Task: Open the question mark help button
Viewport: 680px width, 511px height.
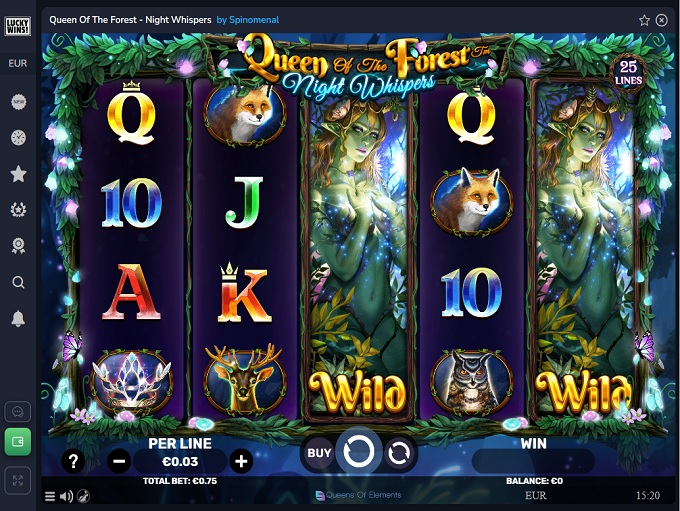Action: [72, 461]
